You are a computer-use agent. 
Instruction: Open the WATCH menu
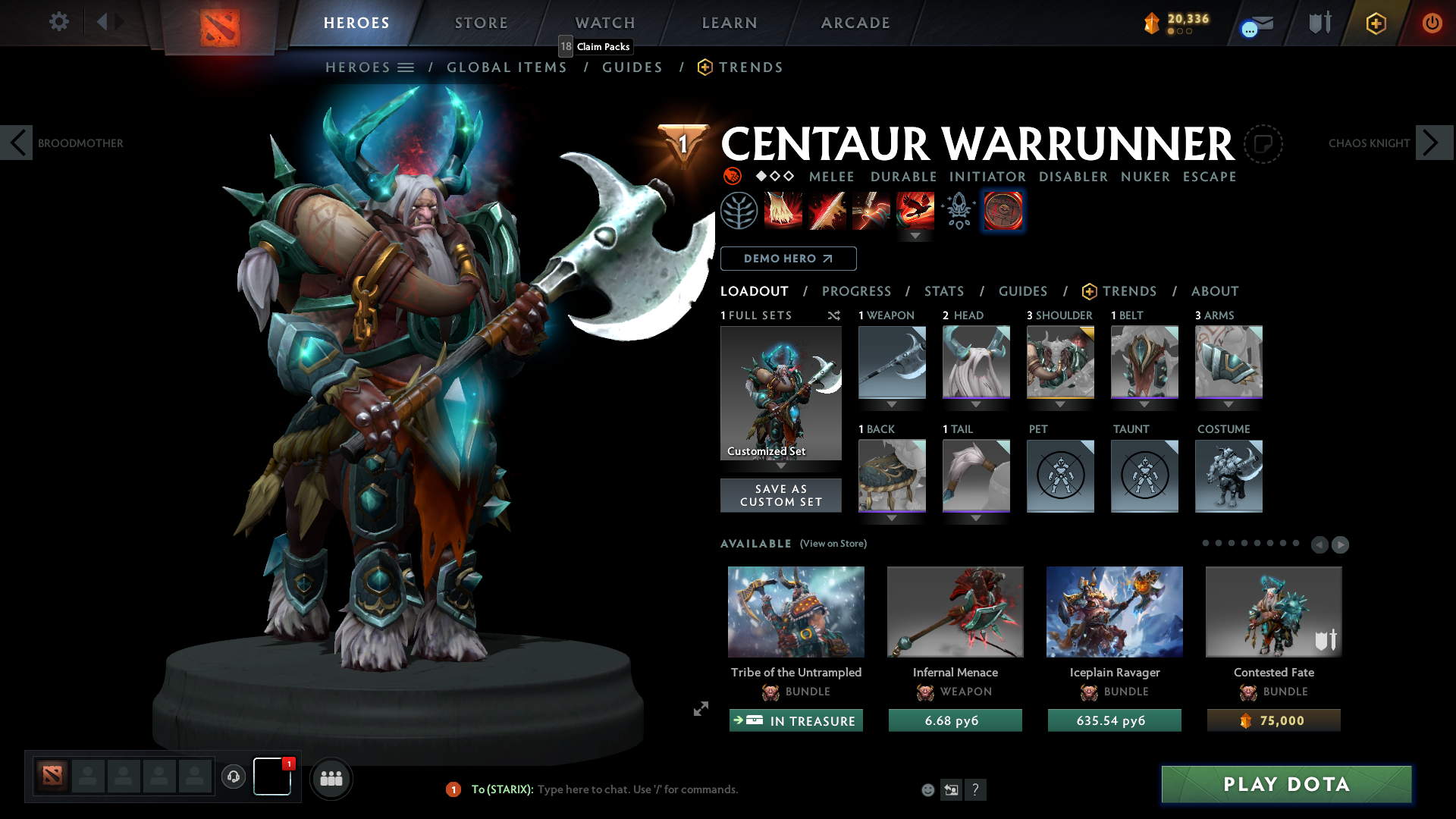tap(604, 23)
